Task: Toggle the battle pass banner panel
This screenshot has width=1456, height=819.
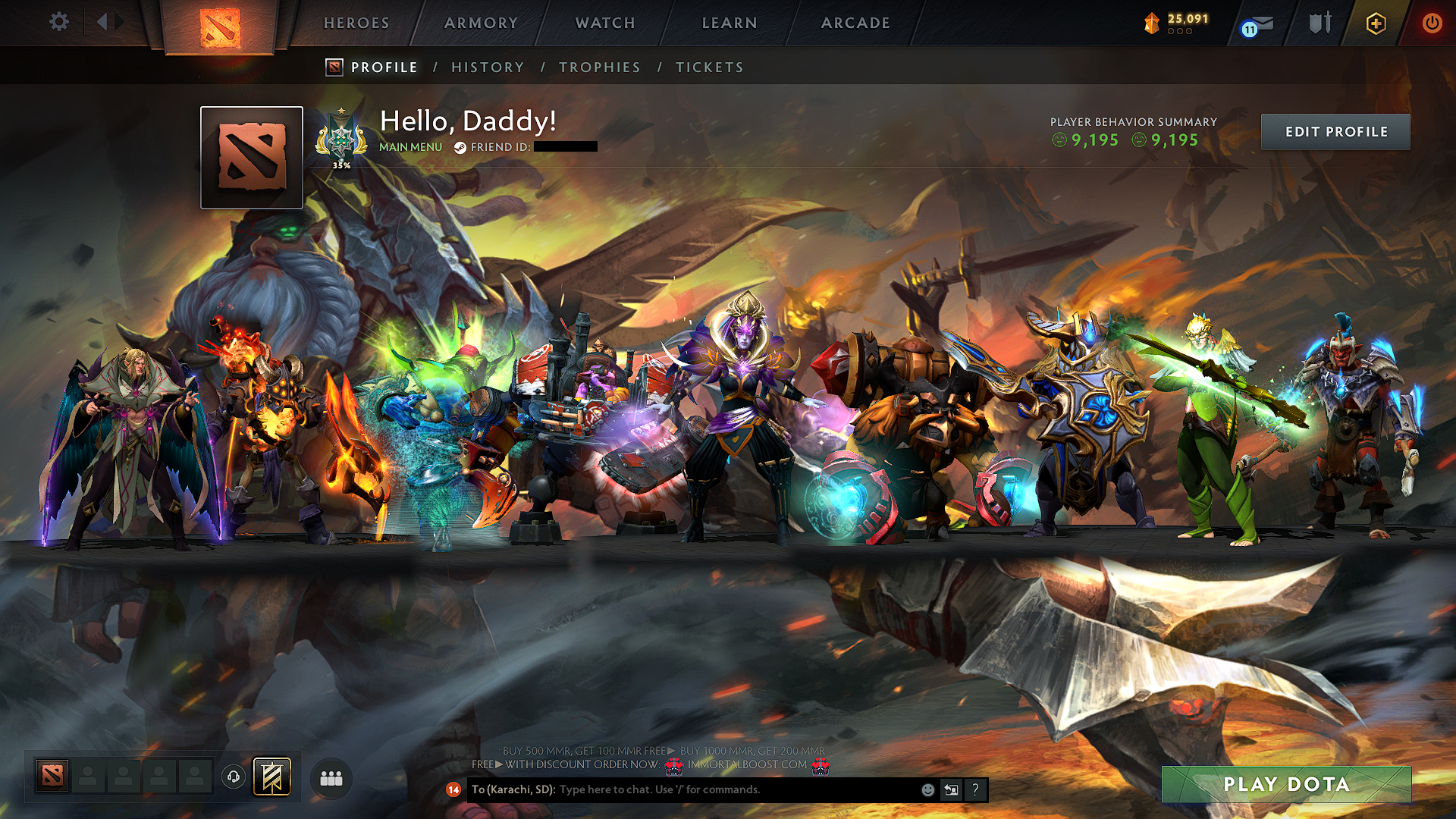Action: point(271,776)
